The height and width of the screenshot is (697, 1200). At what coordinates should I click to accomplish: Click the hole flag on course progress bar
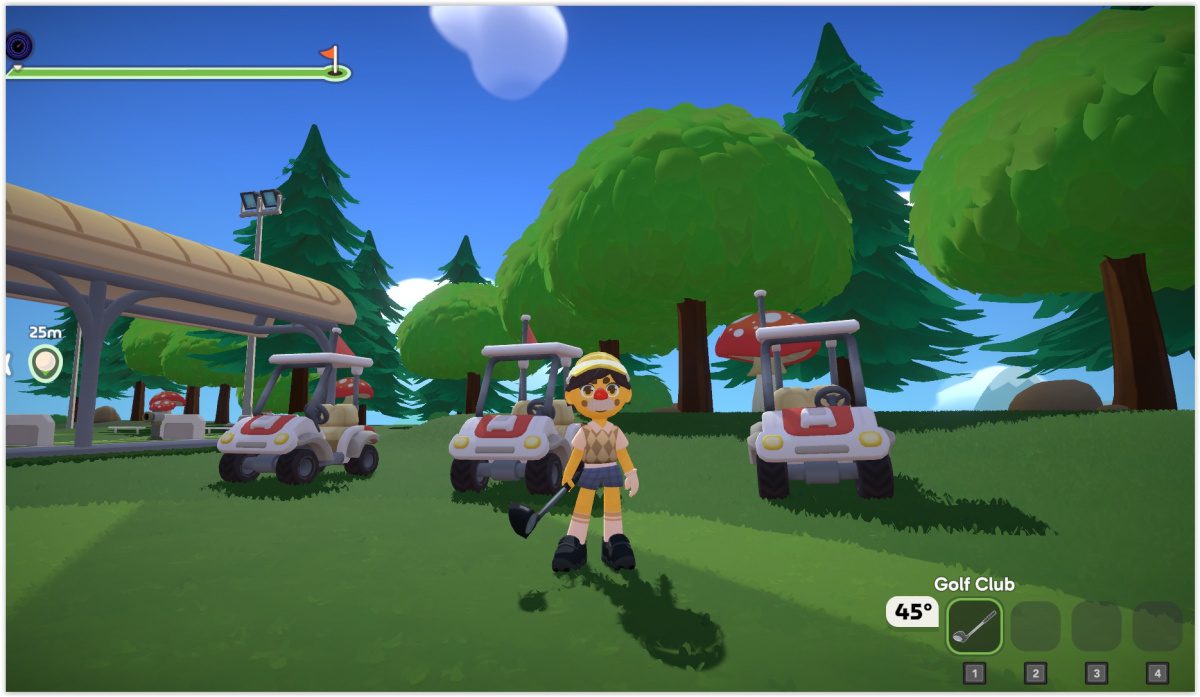click(332, 59)
